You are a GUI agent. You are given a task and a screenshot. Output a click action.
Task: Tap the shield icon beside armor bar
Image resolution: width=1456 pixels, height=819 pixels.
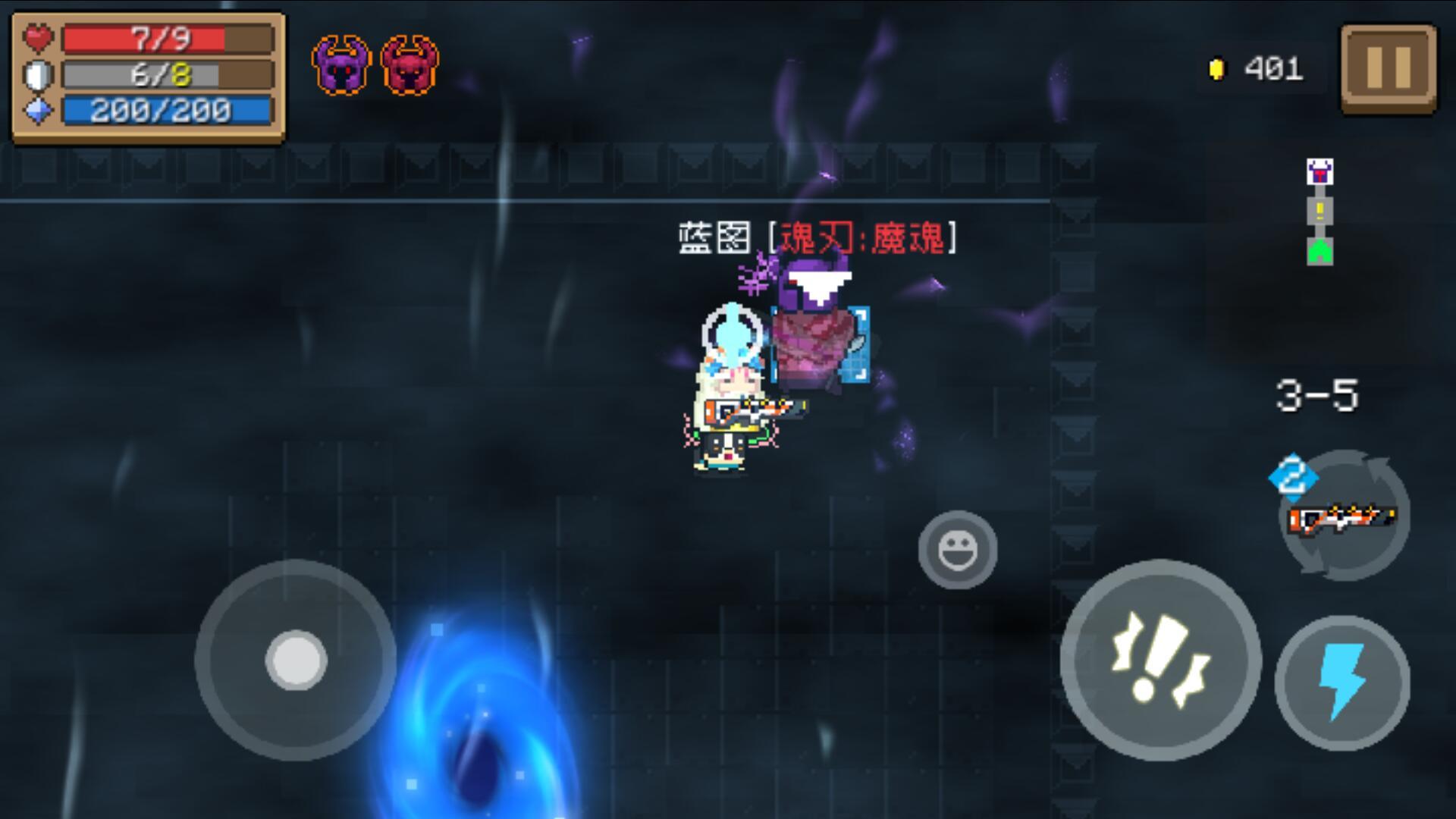tap(37, 76)
